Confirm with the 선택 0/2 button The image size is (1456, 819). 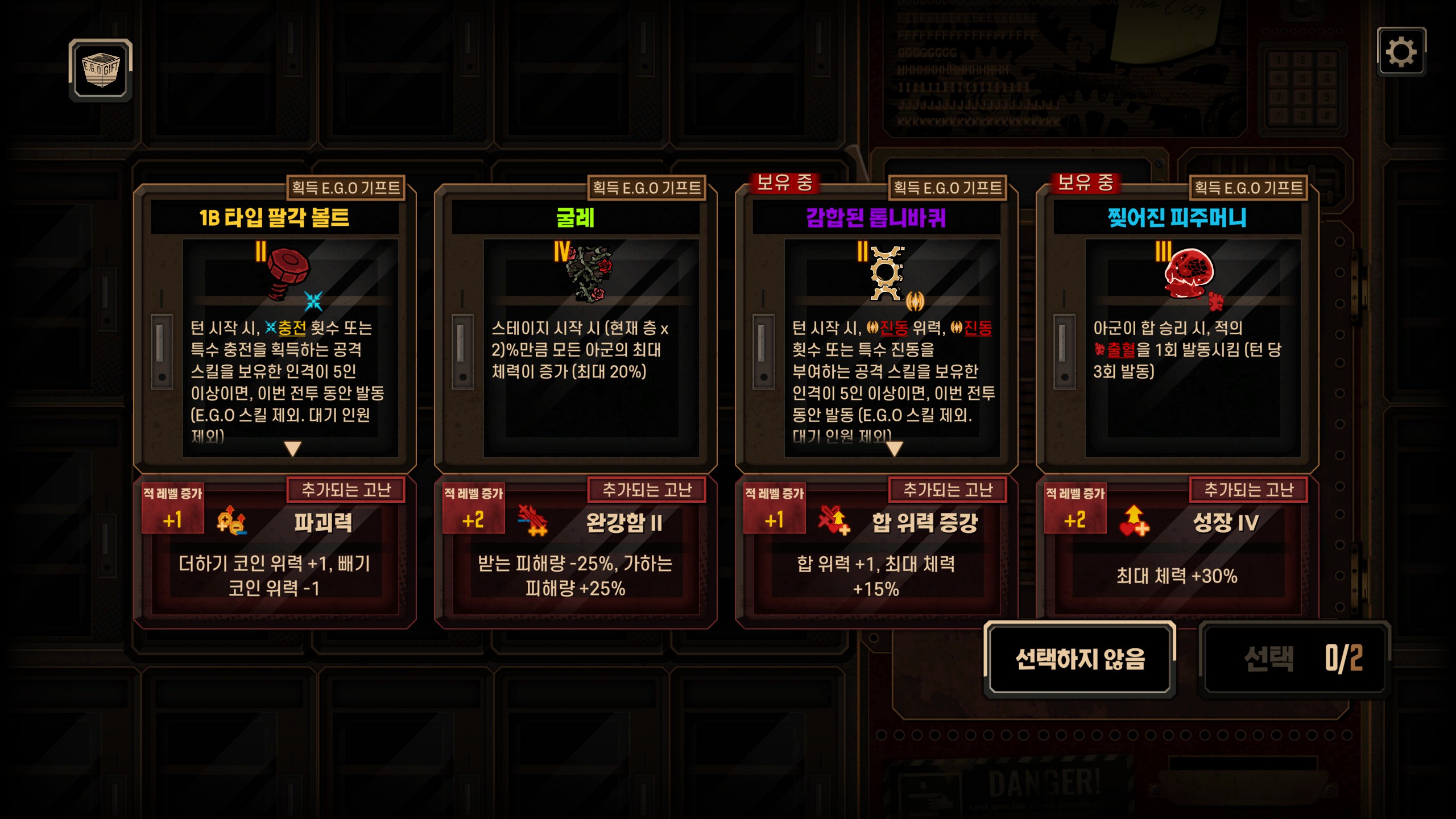[x=1294, y=659]
